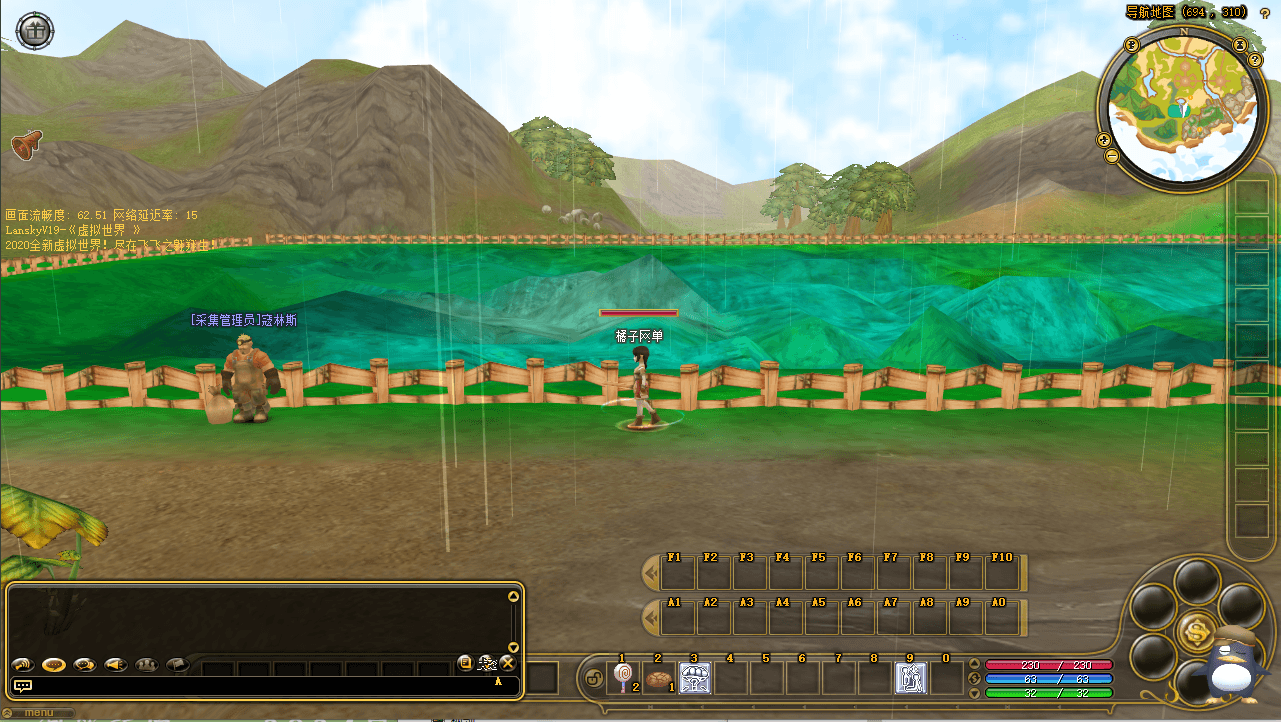Zoom in the minimap with the plus button
Screen dimensions: 1281x722
click(1104, 140)
